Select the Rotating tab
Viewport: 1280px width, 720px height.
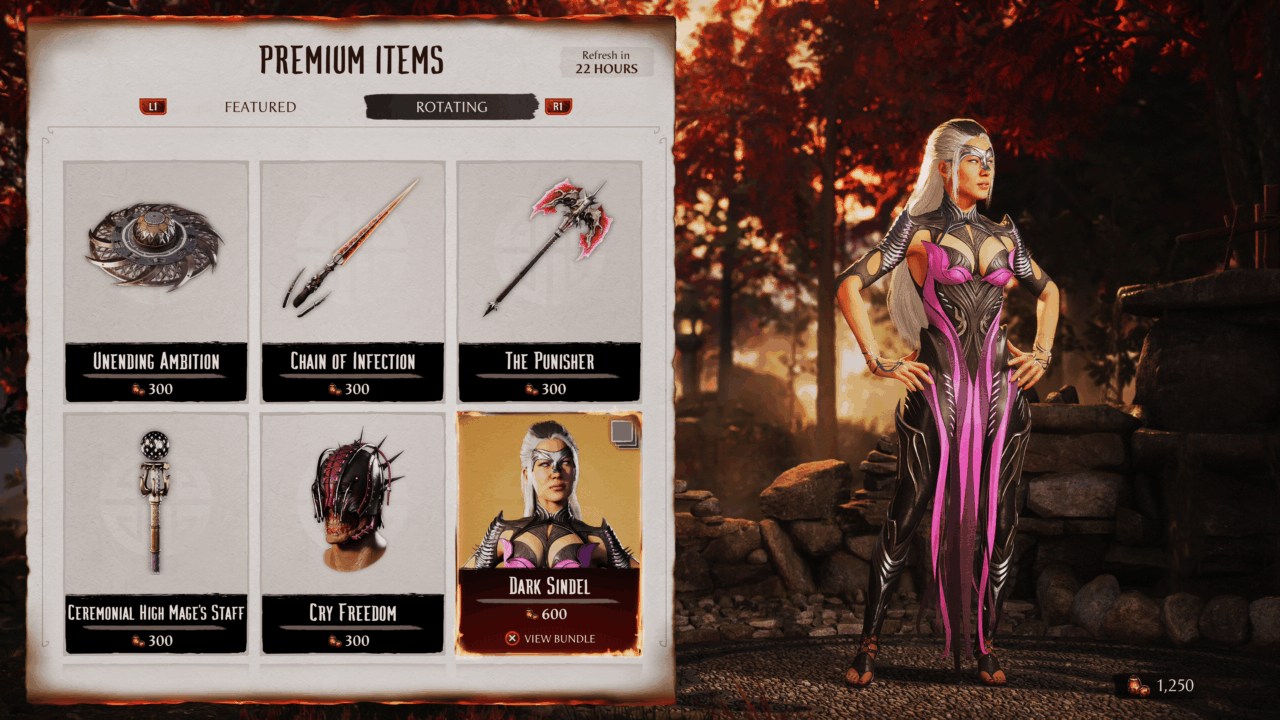point(451,107)
